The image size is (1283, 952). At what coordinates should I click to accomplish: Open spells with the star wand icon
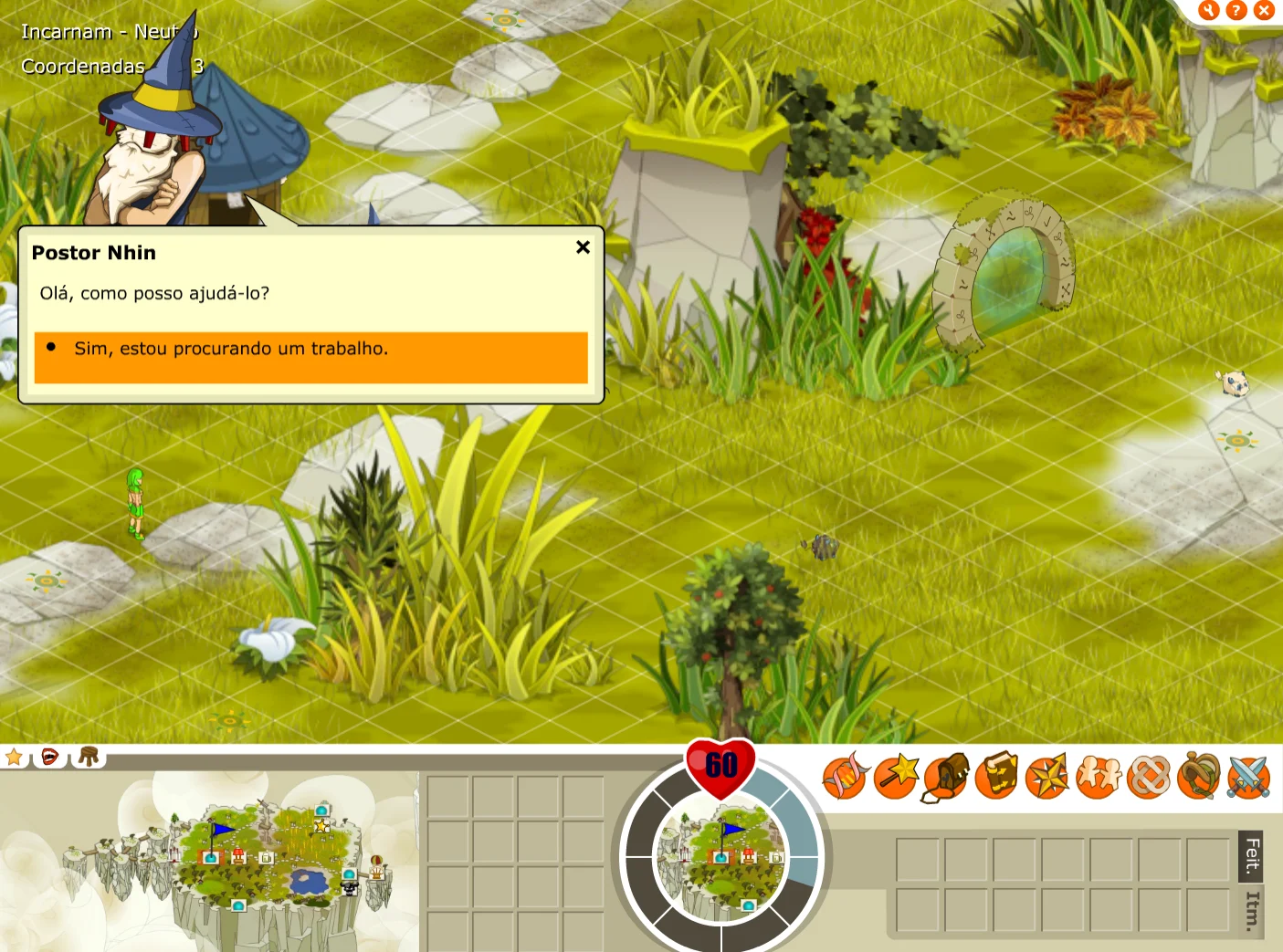click(896, 777)
